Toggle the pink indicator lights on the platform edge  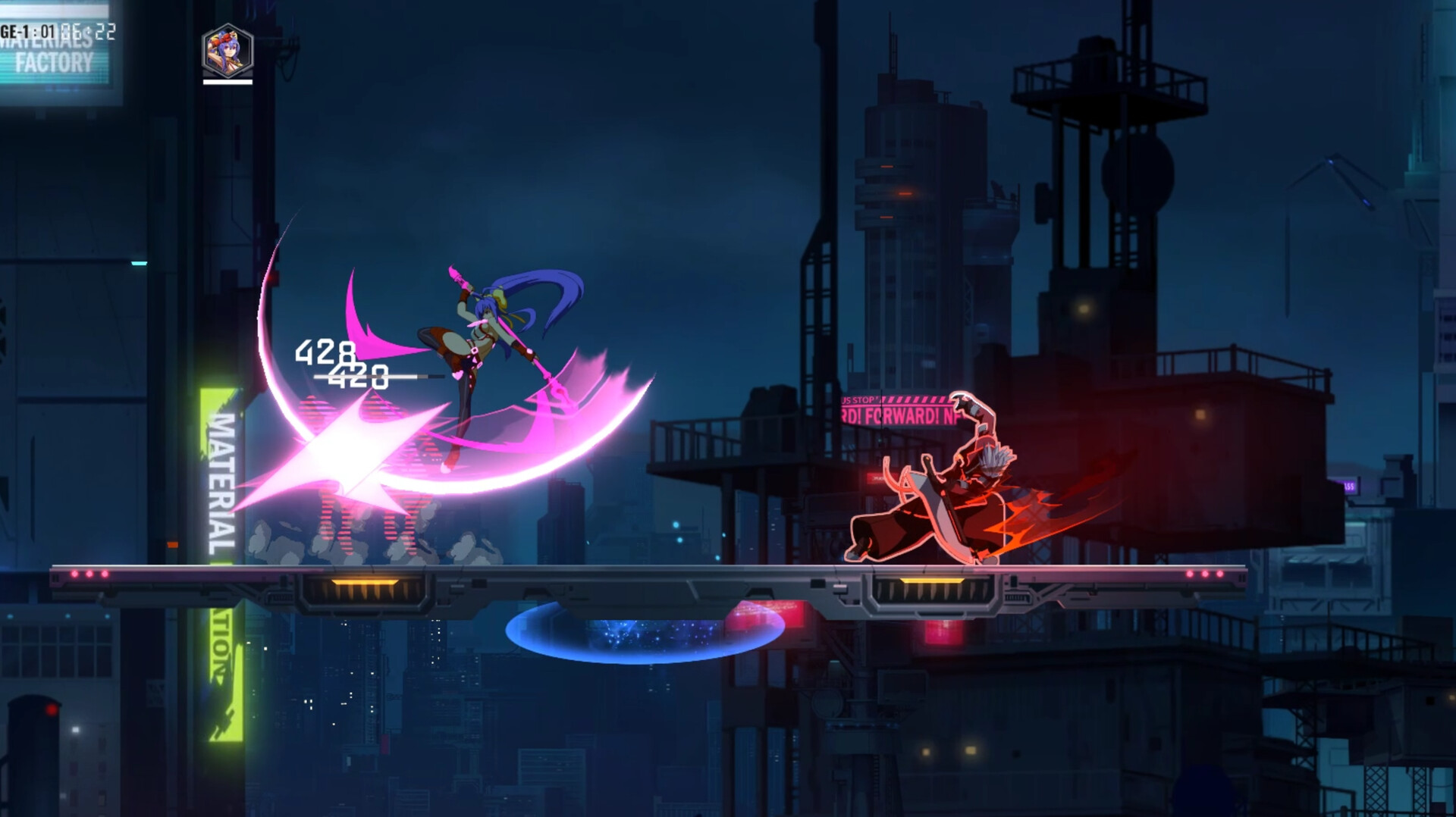(x=91, y=572)
